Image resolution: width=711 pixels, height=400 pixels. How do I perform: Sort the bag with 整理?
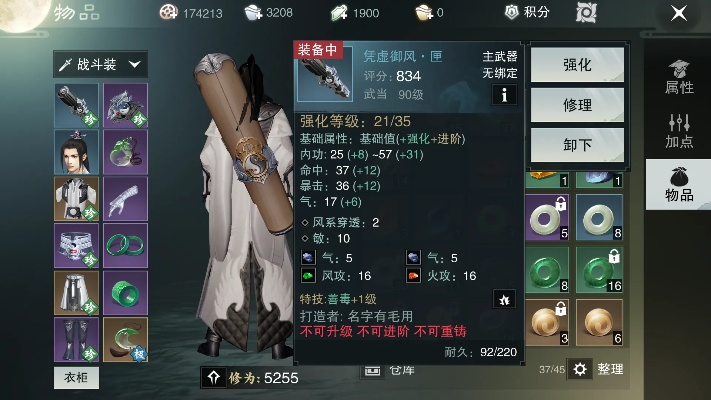point(599,369)
